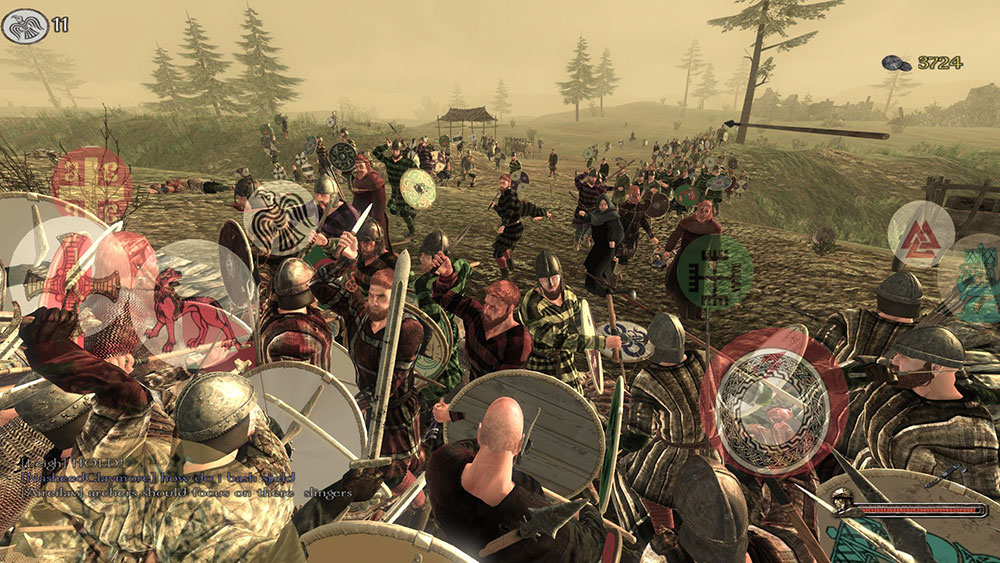1000x563 pixels.
Task: Select the gold coins icon
Action: point(896,63)
